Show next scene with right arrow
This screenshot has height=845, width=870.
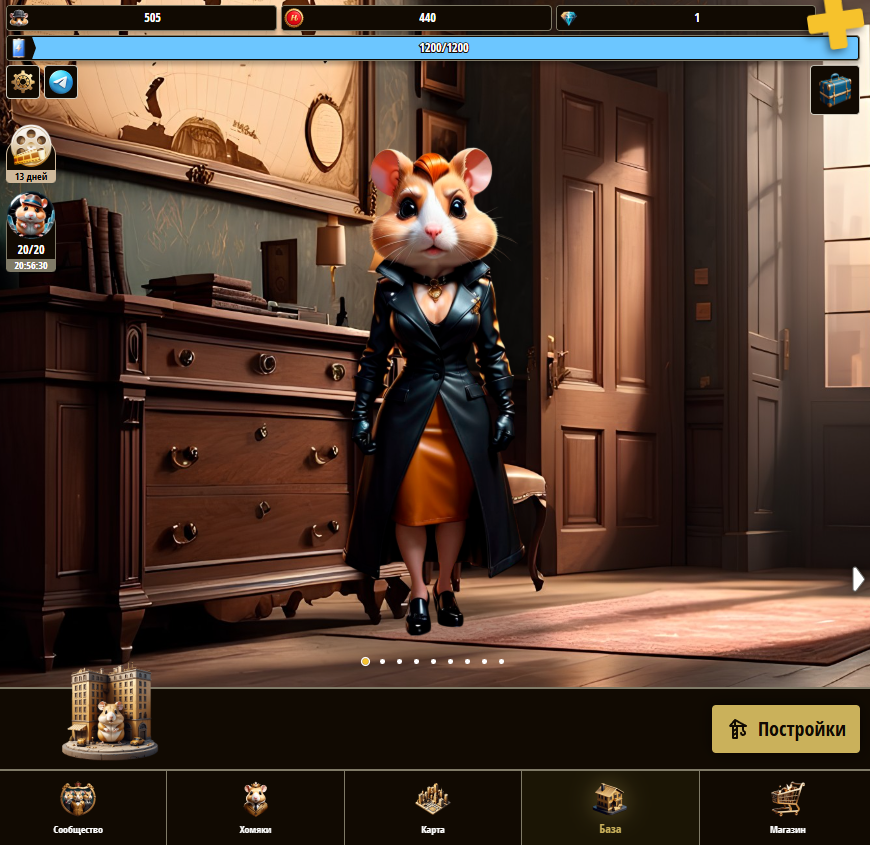pyautogui.click(x=857, y=579)
